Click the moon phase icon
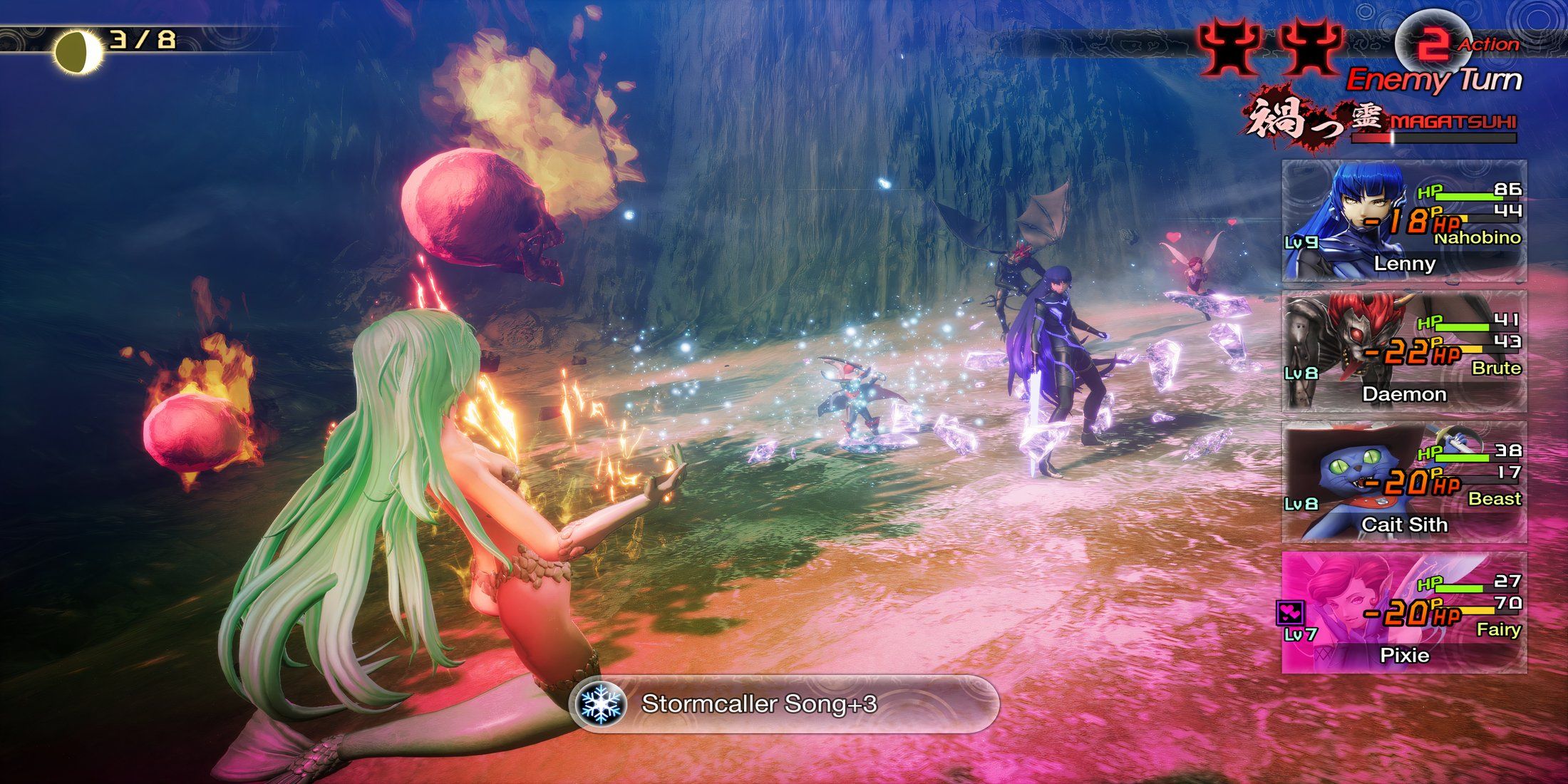The height and width of the screenshot is (784, 1568). pyautogui.click(x=79, y=51)
